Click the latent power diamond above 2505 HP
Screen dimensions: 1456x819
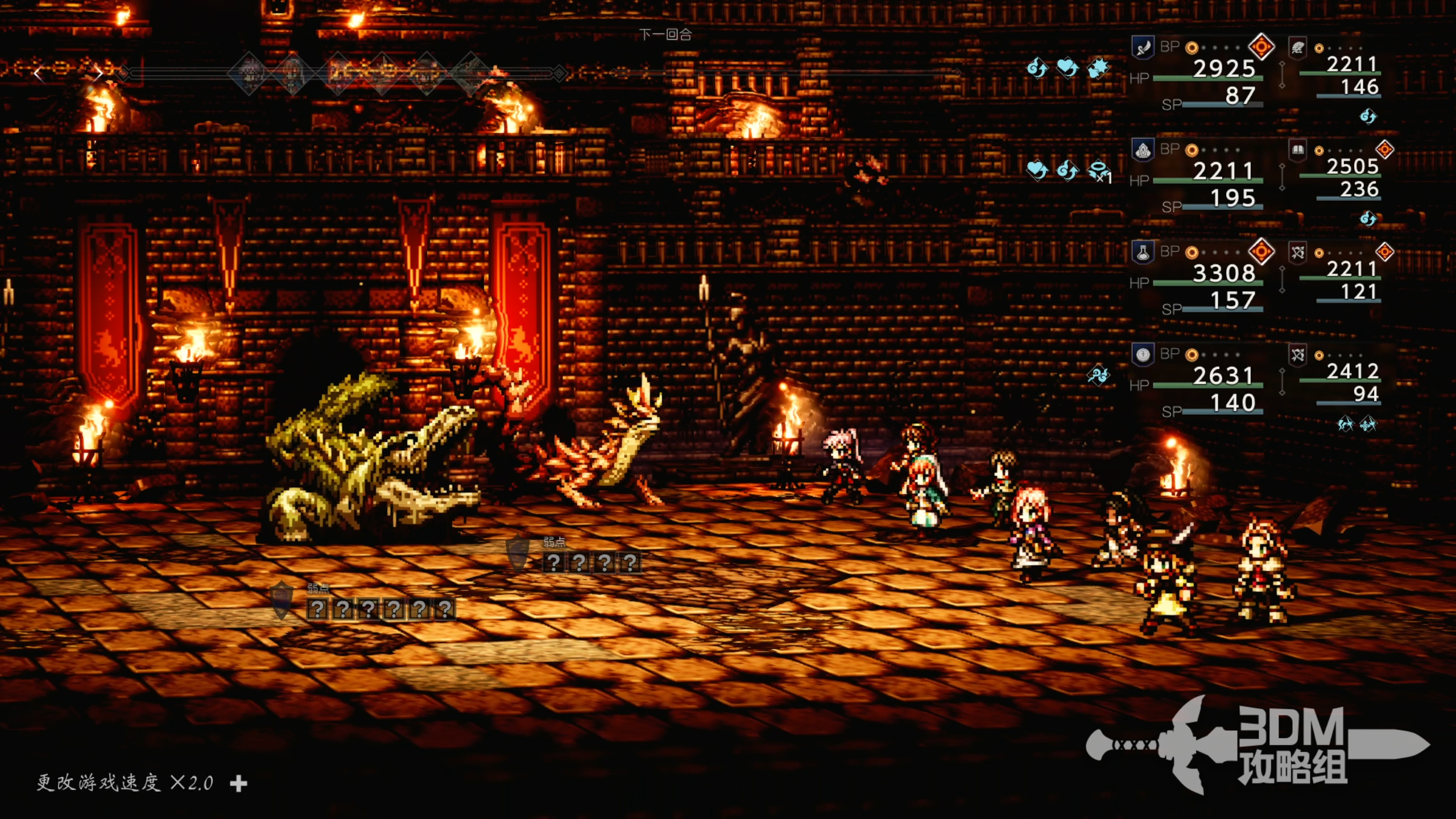click(1384, 150)
